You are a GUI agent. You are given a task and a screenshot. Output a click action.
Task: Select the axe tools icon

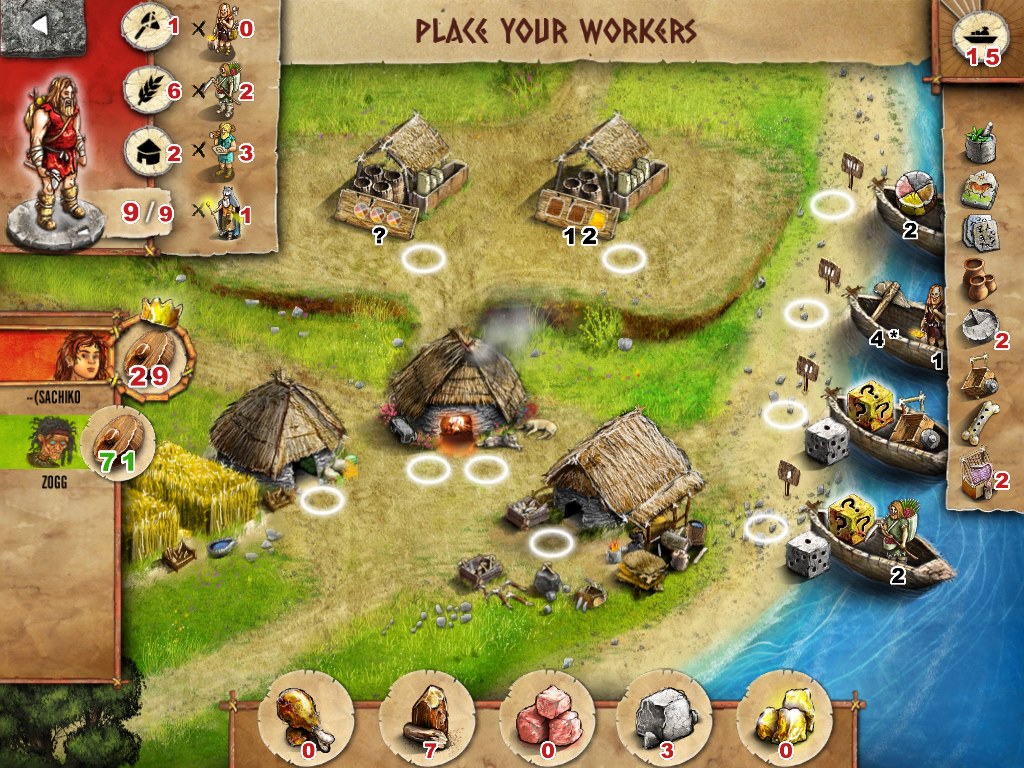pos(144,28)
